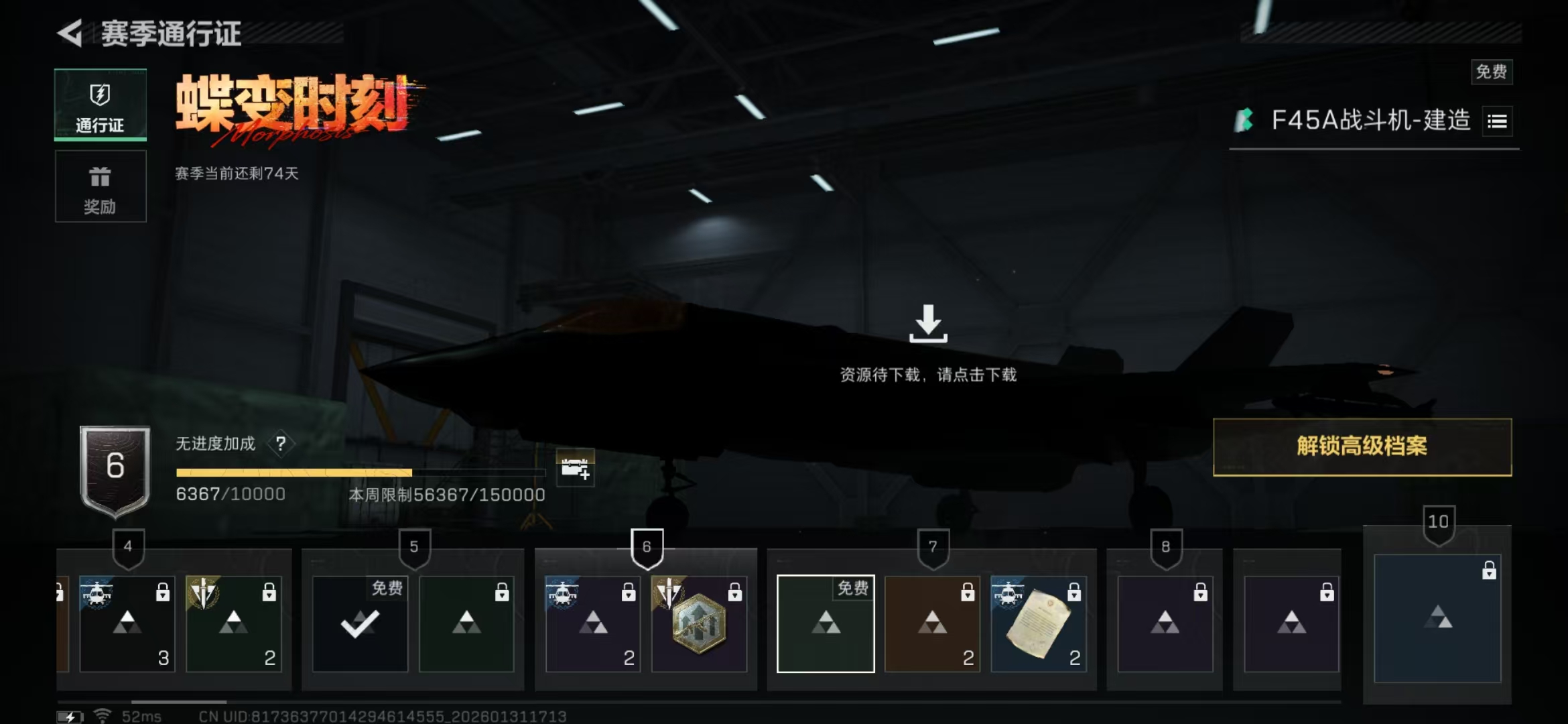Image resolution: width=1568 pixels, height=724 pixels.
Task: Download the pending resource preview
Action: pyautogui.click(x=928, y=324)
